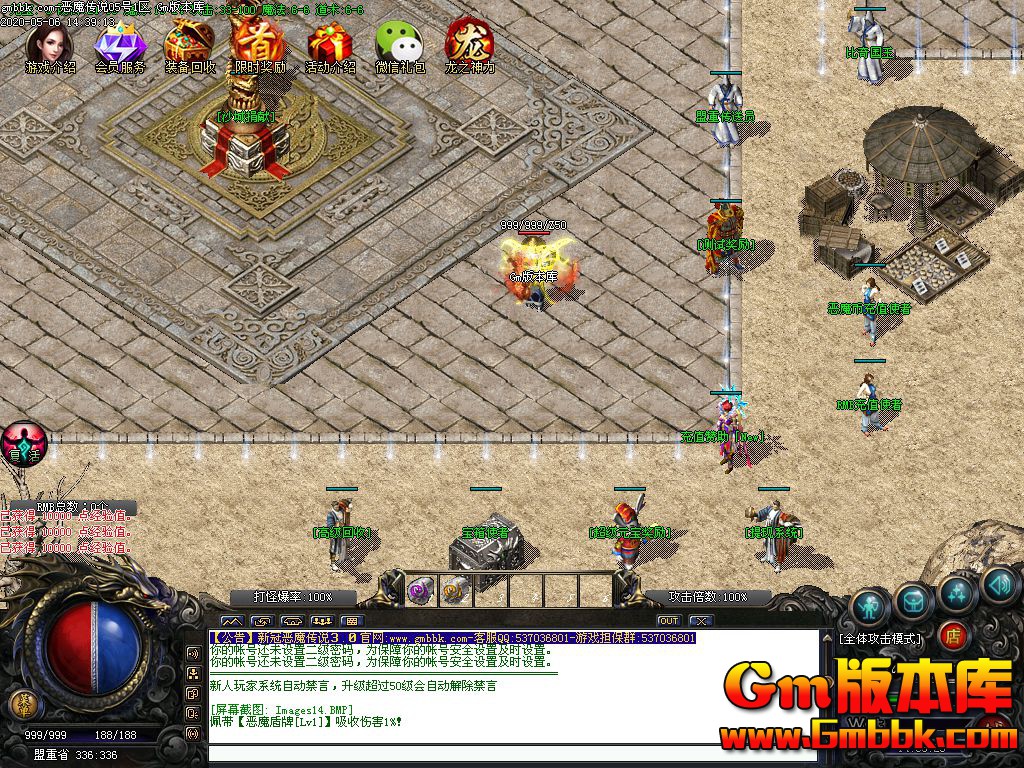Open the 会员服务 member services icon
The width and height of the screenshot is (1024, 768).
[x=120, y=45]
